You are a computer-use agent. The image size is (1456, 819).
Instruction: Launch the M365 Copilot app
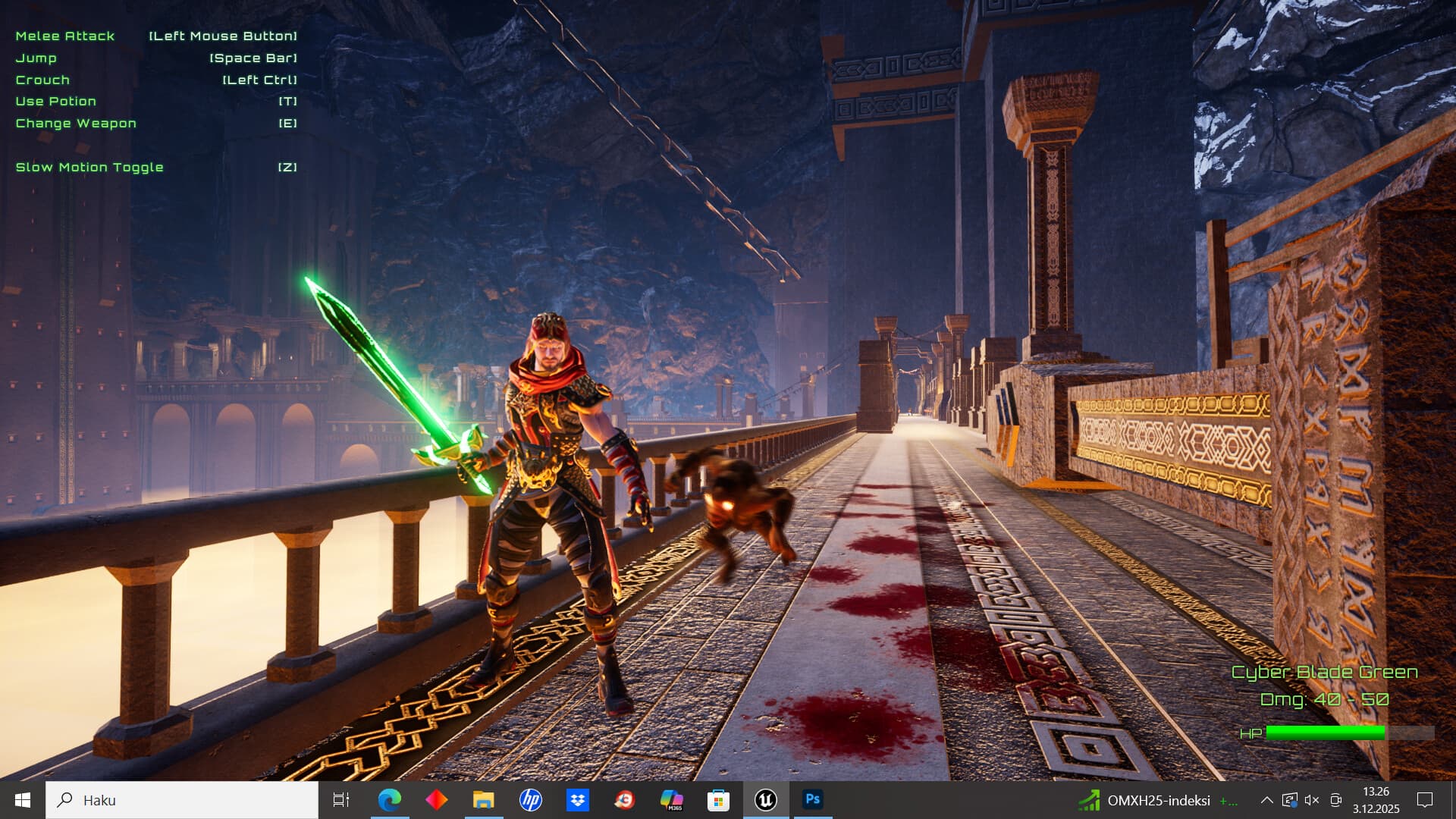tap(672, 799)
